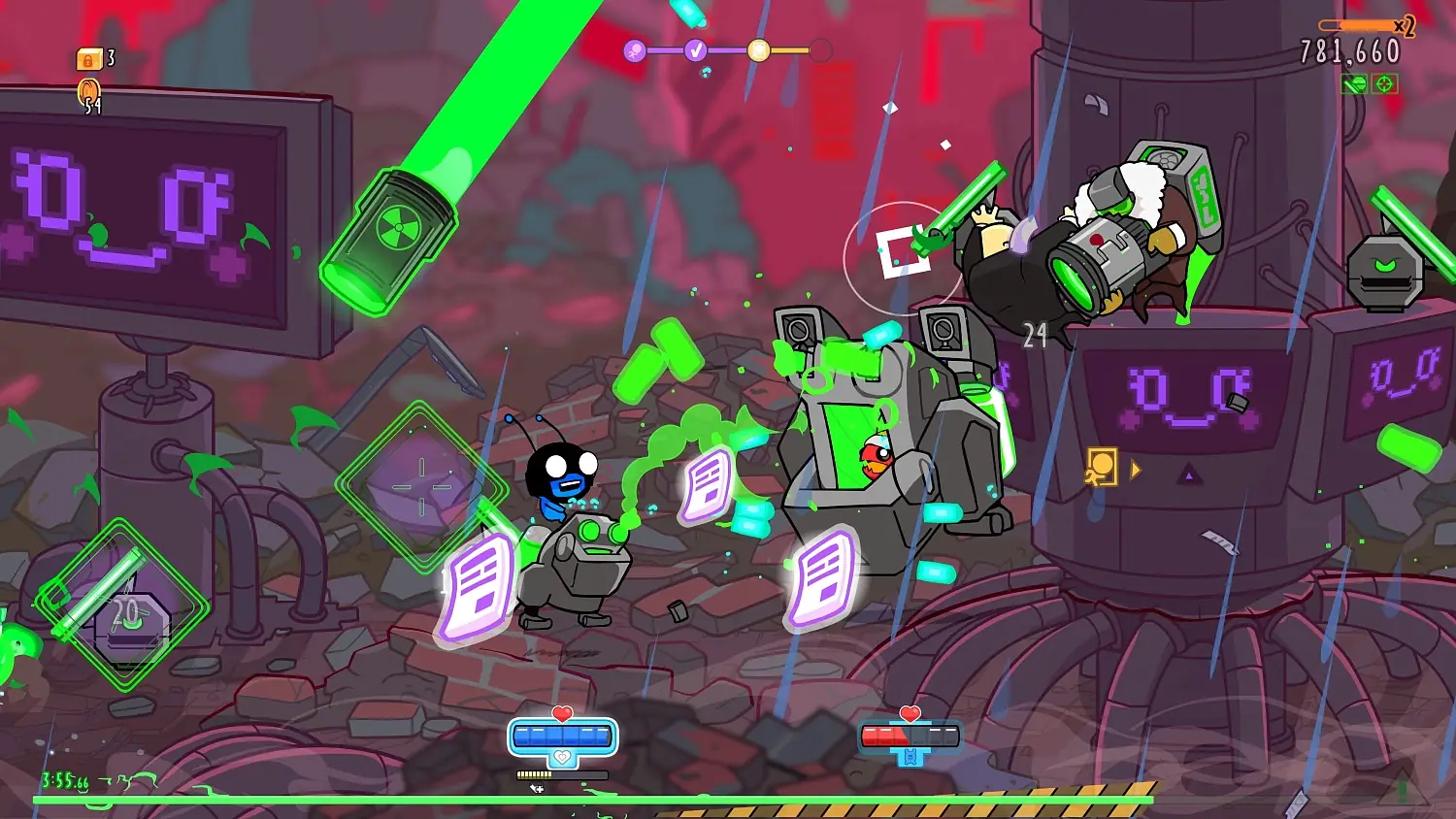
Task: Toggle the x2 score multiplier display
Action: coord(1398,27)
